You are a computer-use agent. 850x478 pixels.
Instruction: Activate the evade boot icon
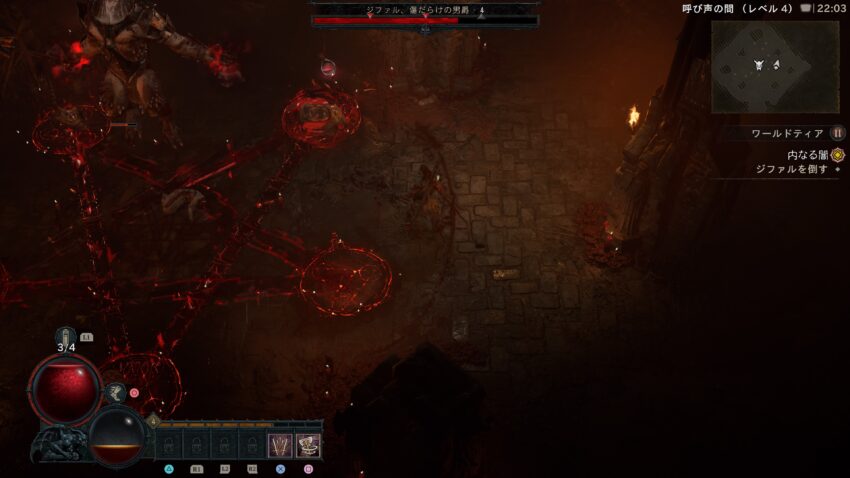(x=116, y=393)
